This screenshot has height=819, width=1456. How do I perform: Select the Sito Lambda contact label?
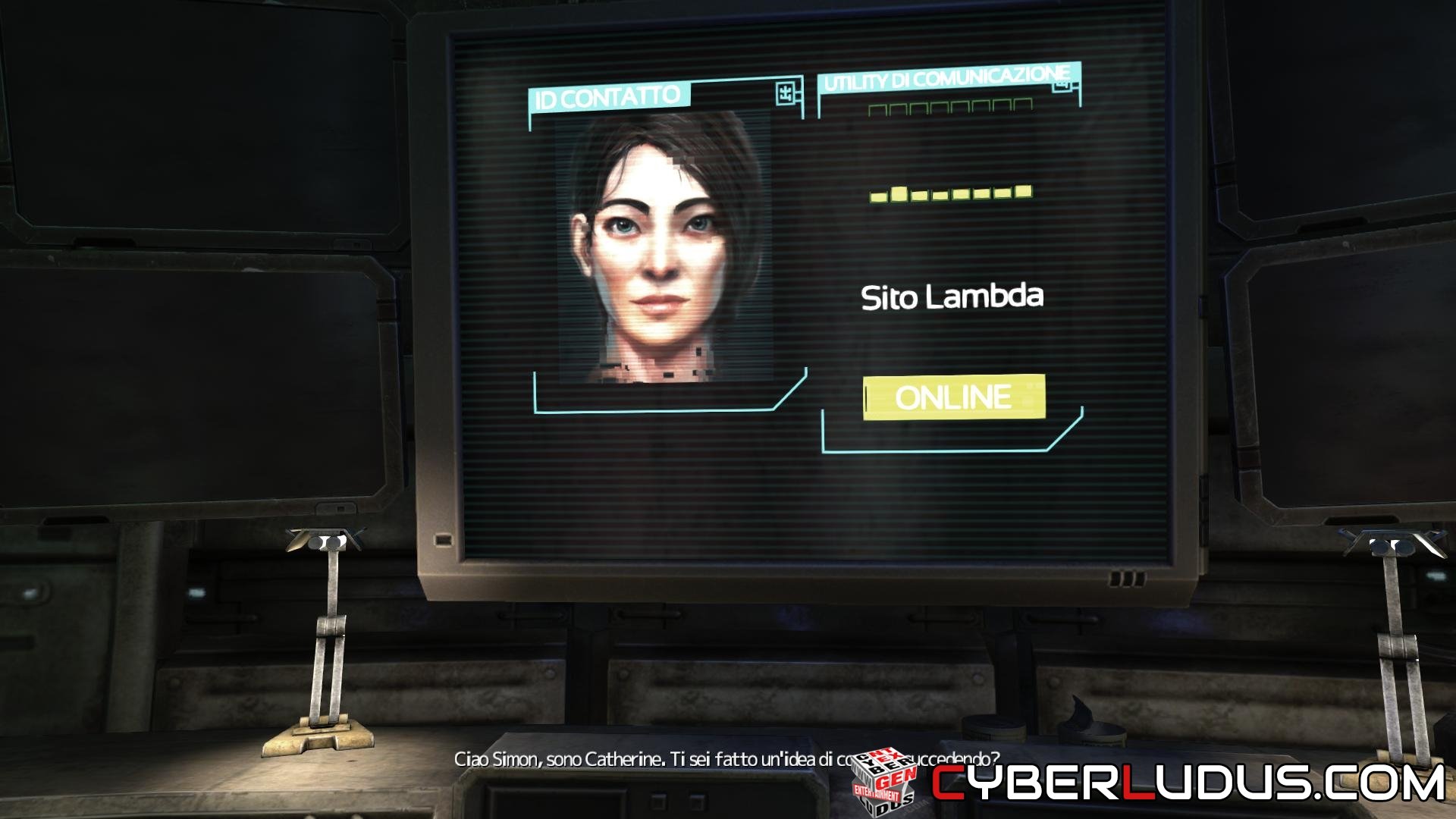tap(952, 297)
